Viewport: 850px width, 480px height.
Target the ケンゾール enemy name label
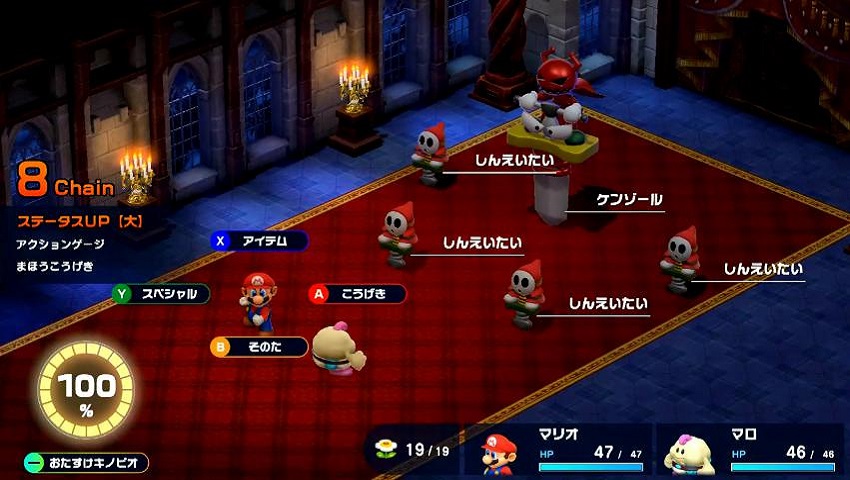click(x=629, y=200)
